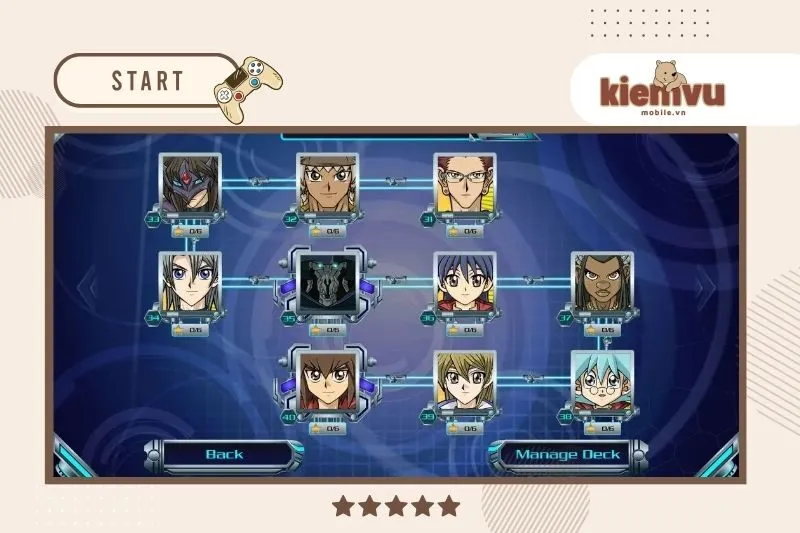The width and height of the screenshot is (800, 533).
Task: Select the dreadlocked duelist numbered 37
Action: (602, 283)
